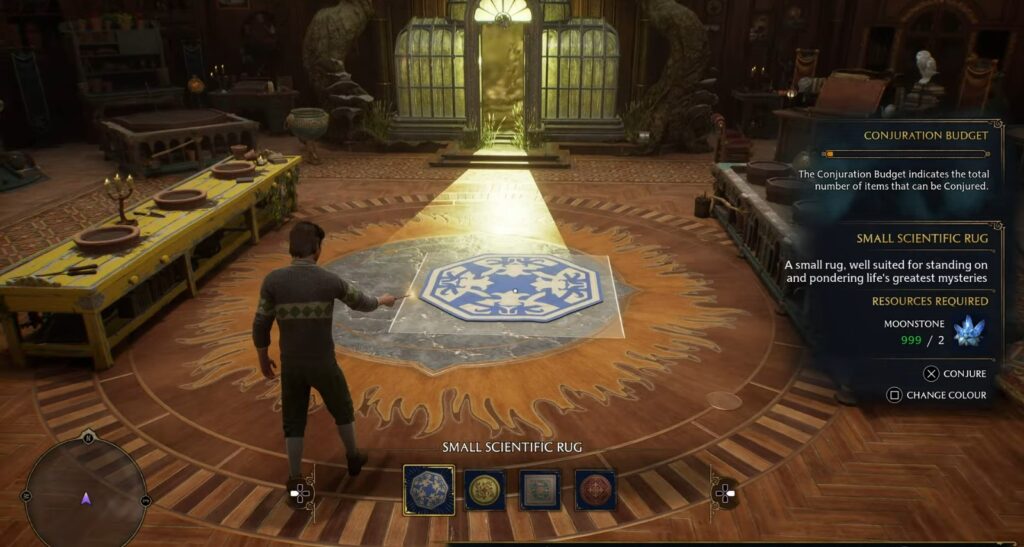Viewport: 1024px width, 547px height.
Task: Select the round red rug thumbnail
Action: point(595,490)
